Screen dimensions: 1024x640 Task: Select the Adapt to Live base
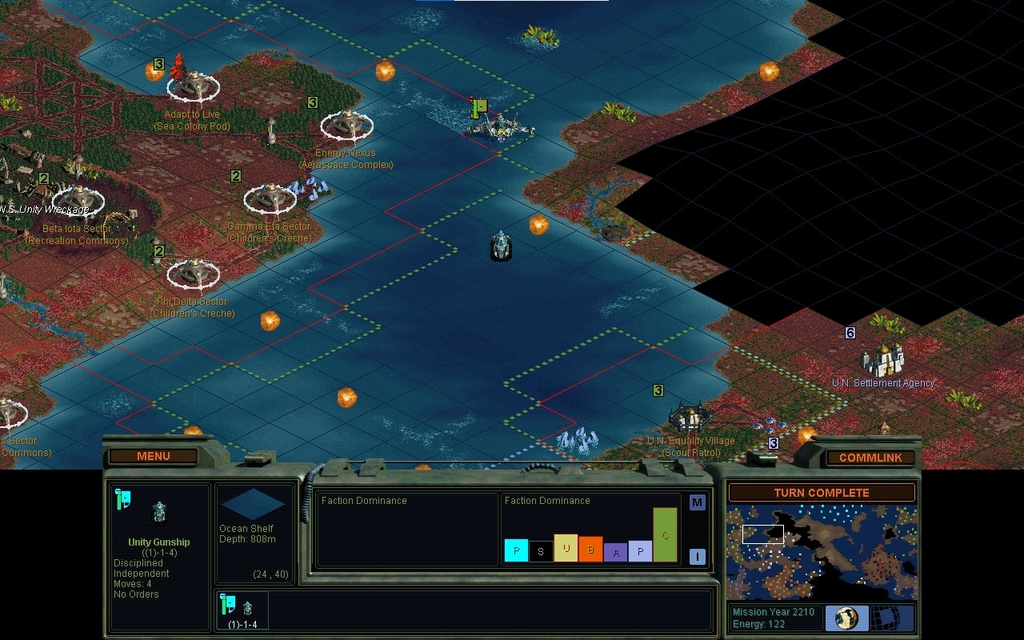tap(193, 86)
